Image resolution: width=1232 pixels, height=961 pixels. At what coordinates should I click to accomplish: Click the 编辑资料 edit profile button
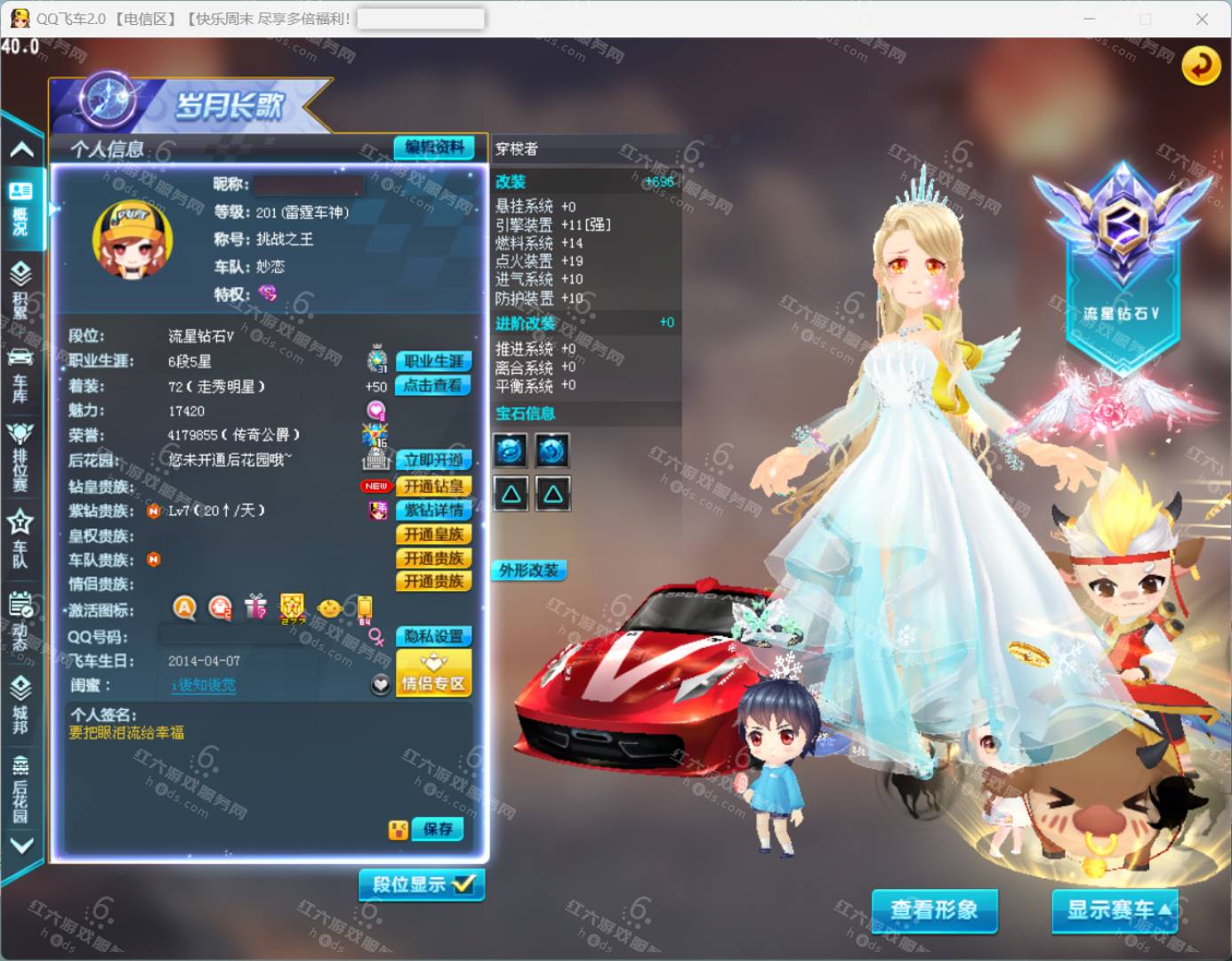[434, 148]
